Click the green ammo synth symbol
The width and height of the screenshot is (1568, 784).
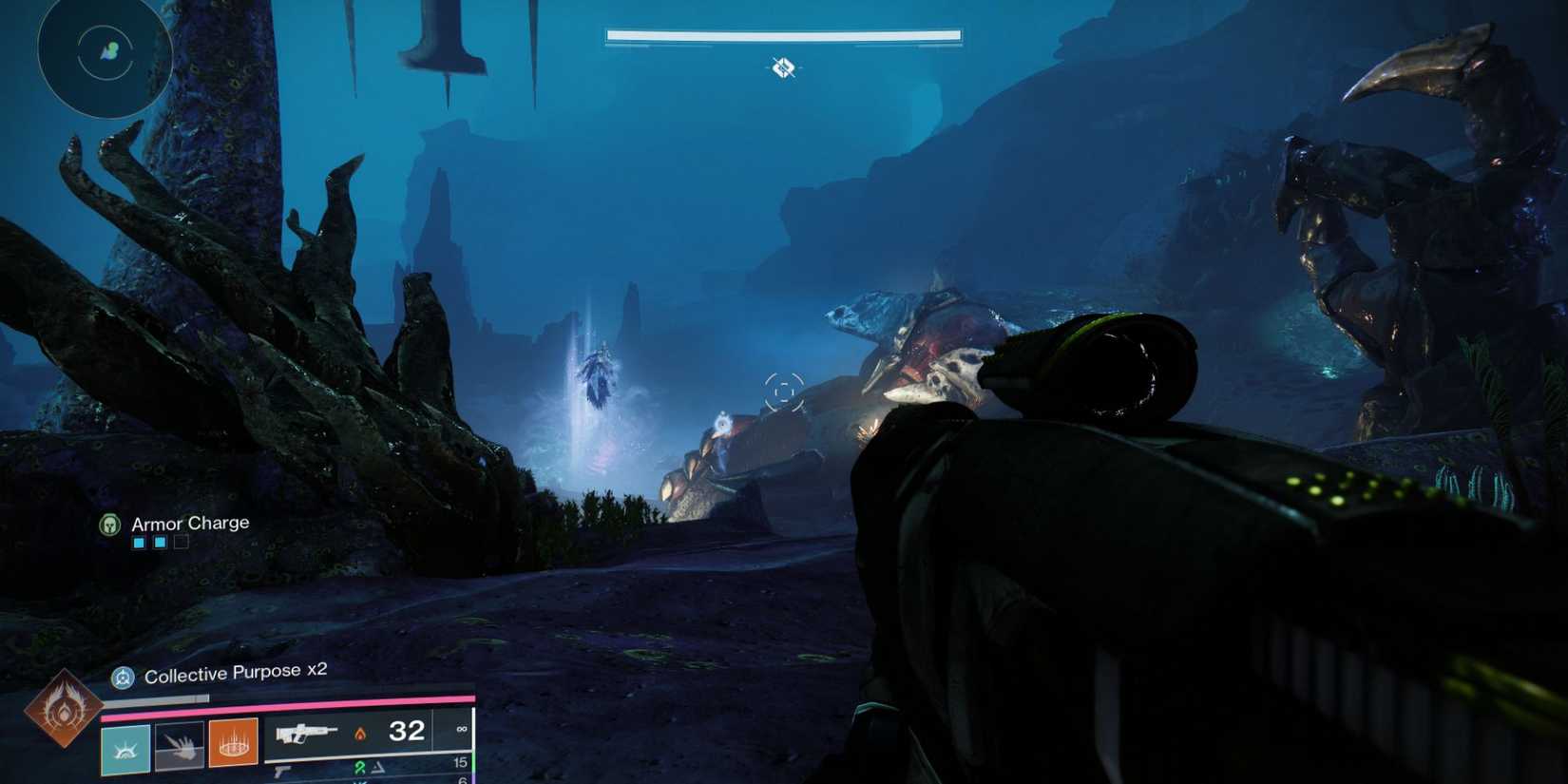click(361, 766)
